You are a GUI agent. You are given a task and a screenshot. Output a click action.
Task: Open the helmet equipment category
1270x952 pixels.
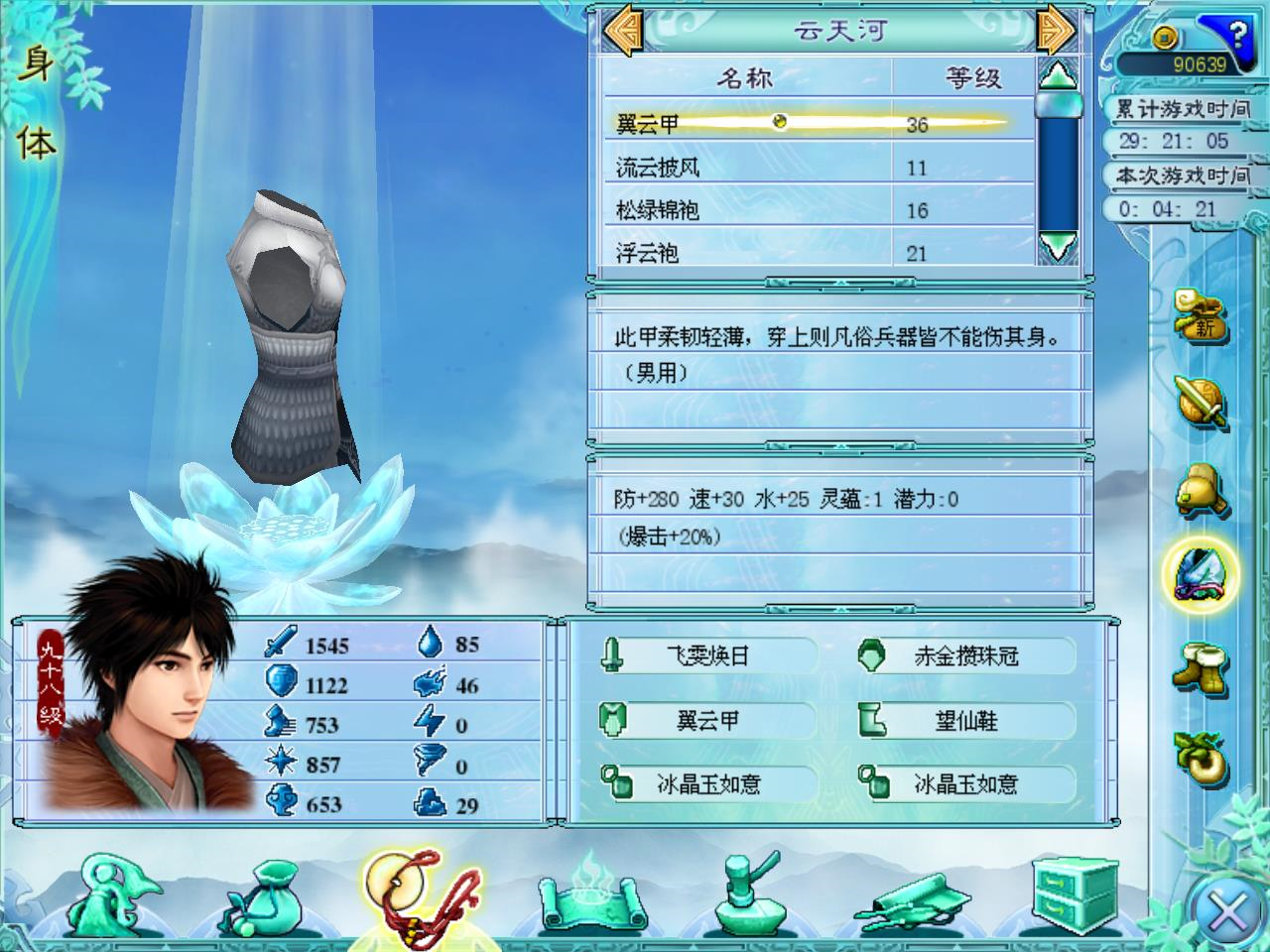click(1200, 489)
